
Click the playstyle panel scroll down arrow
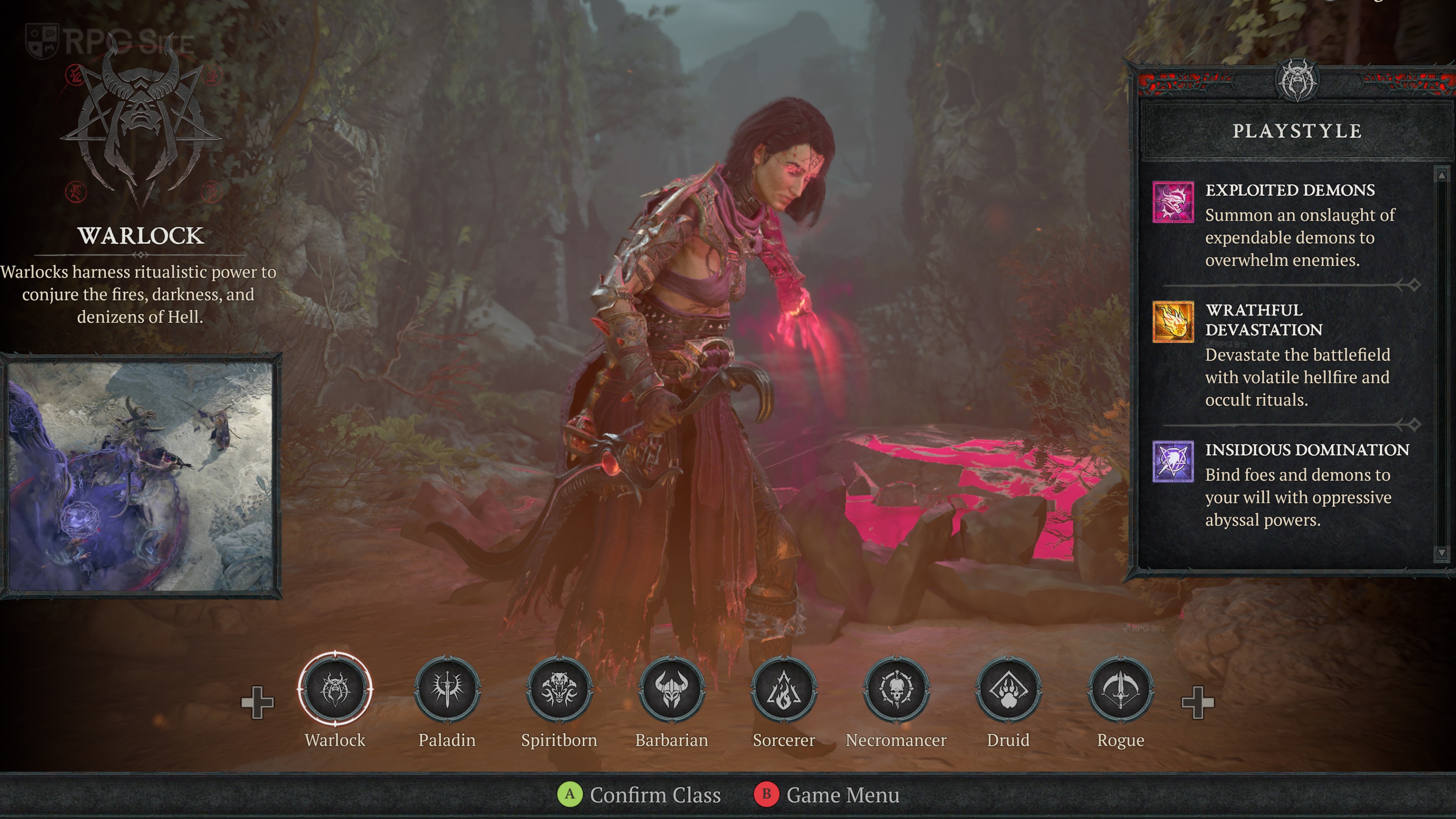(x=1441, y=552)
